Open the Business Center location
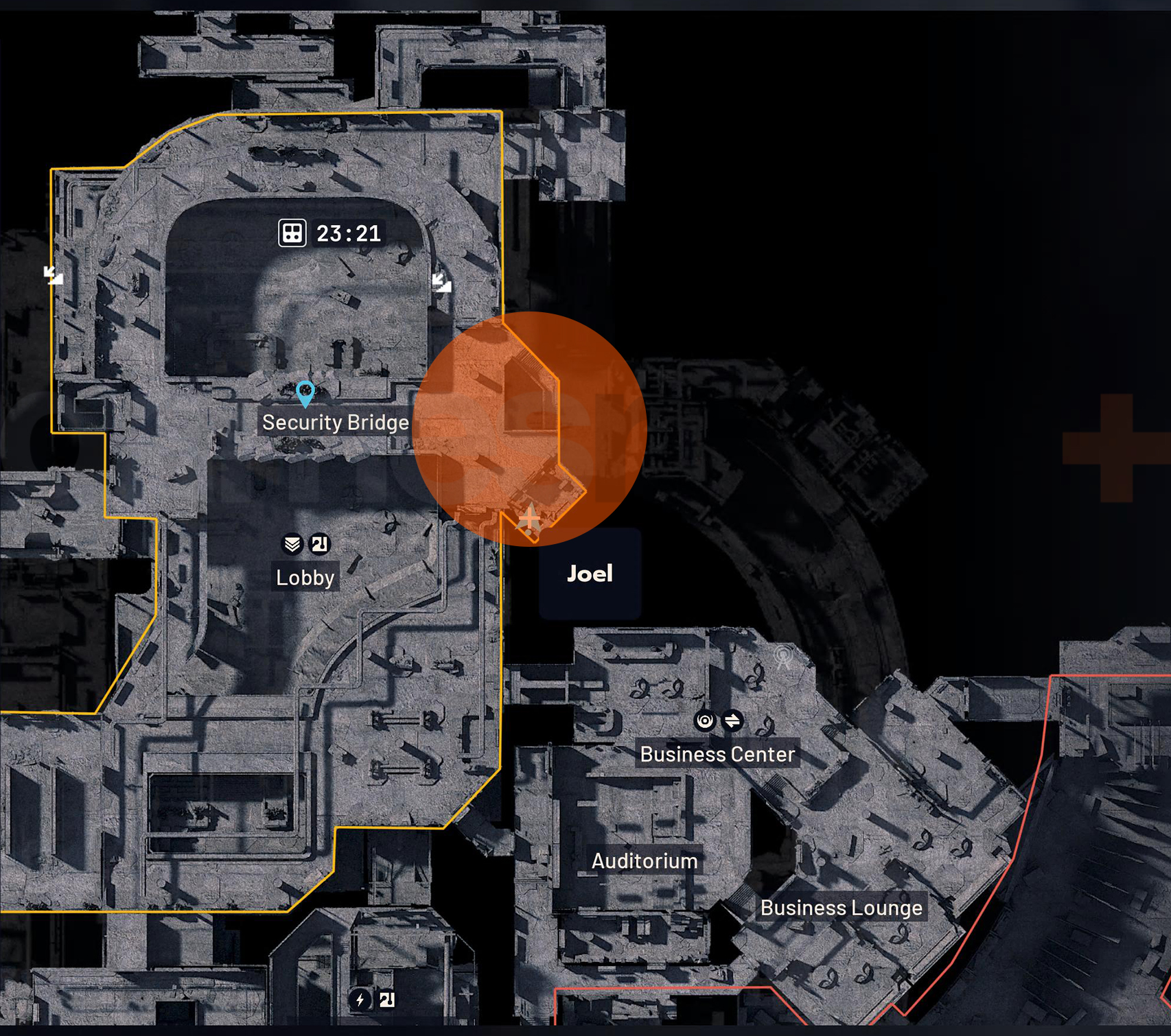 pos(718,754)
